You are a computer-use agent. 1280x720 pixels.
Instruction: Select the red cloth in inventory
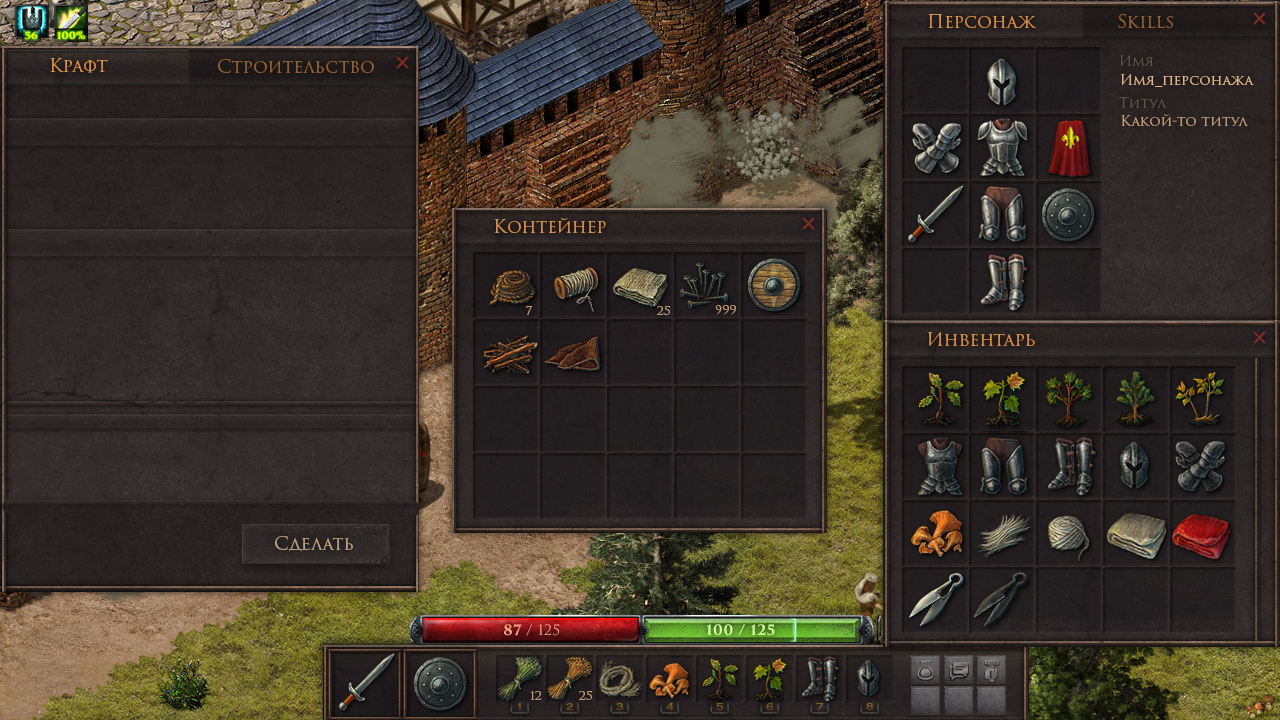click(x=1201, y=535)
